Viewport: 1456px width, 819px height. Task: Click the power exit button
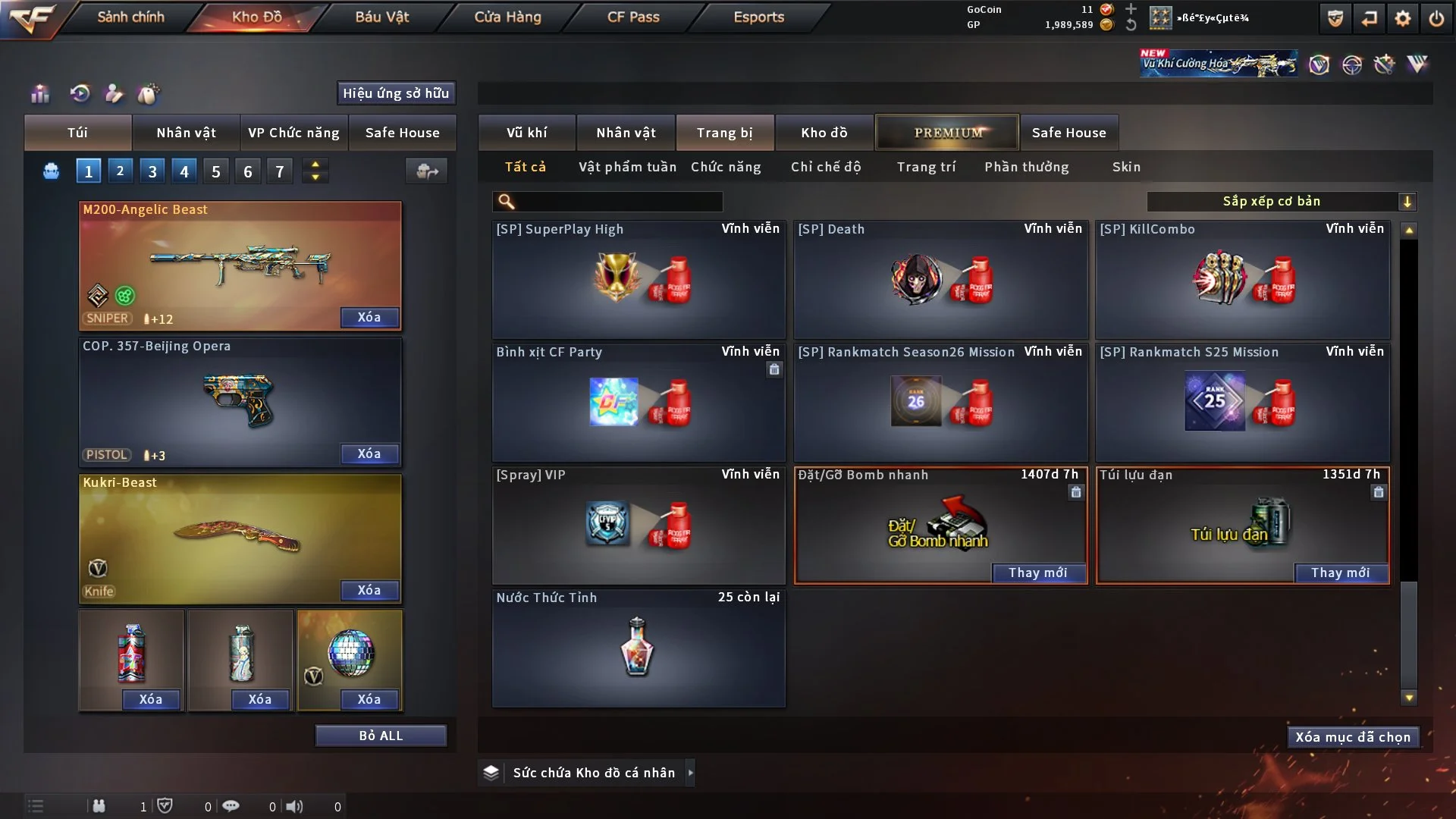click(1436, 18)
